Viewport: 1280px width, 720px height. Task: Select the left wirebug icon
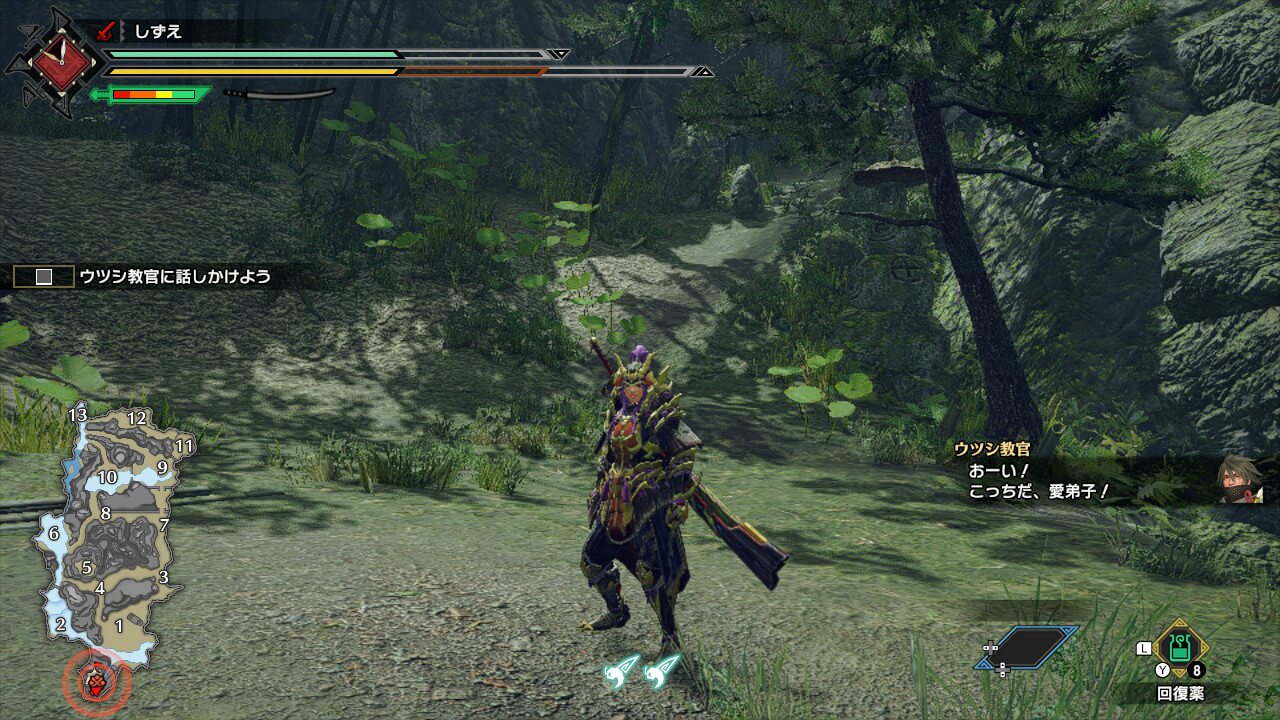pyautogui.click(x=622, y=671)
